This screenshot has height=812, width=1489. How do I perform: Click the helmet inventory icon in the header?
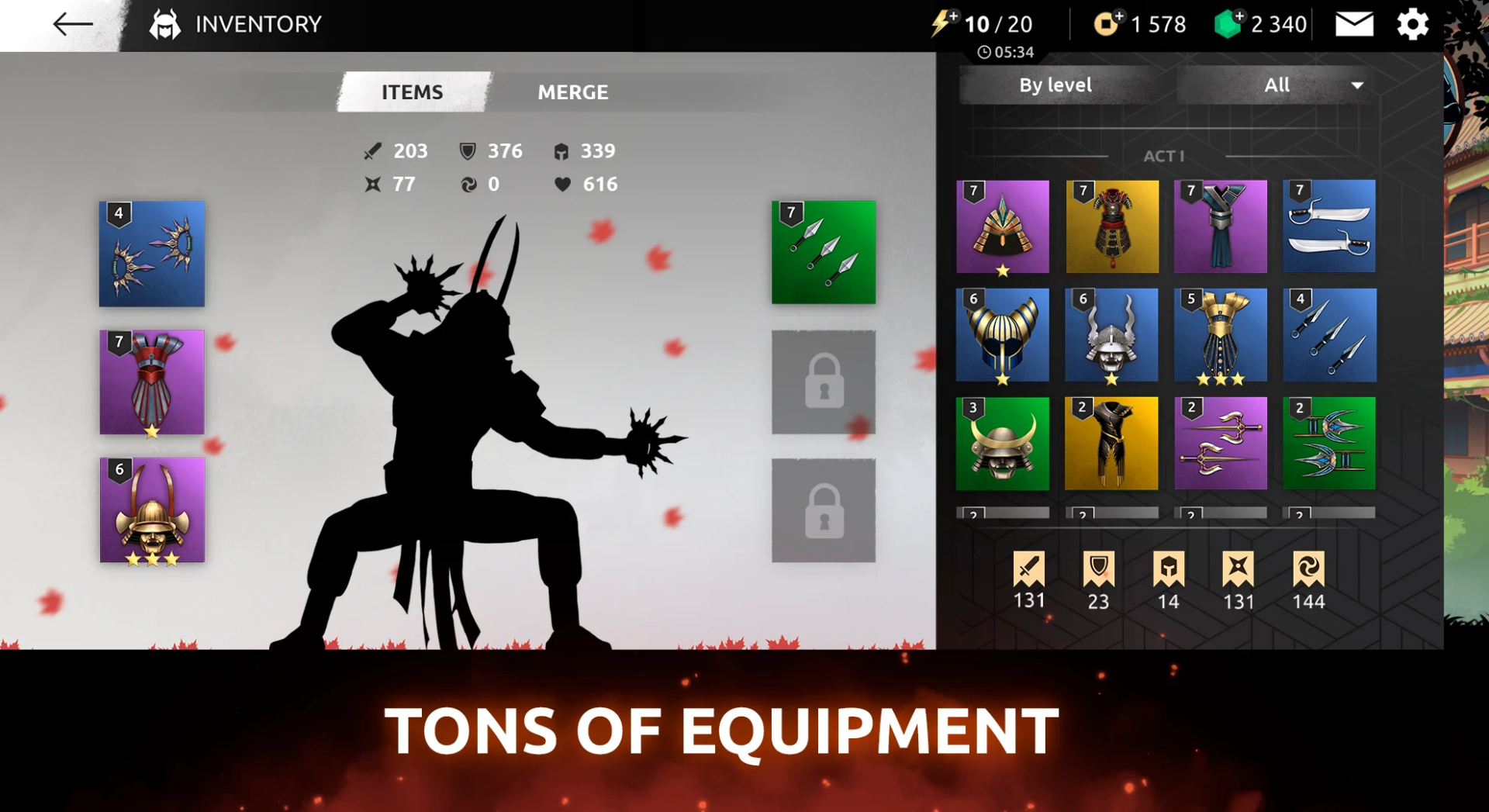click(x=164, y=24)
